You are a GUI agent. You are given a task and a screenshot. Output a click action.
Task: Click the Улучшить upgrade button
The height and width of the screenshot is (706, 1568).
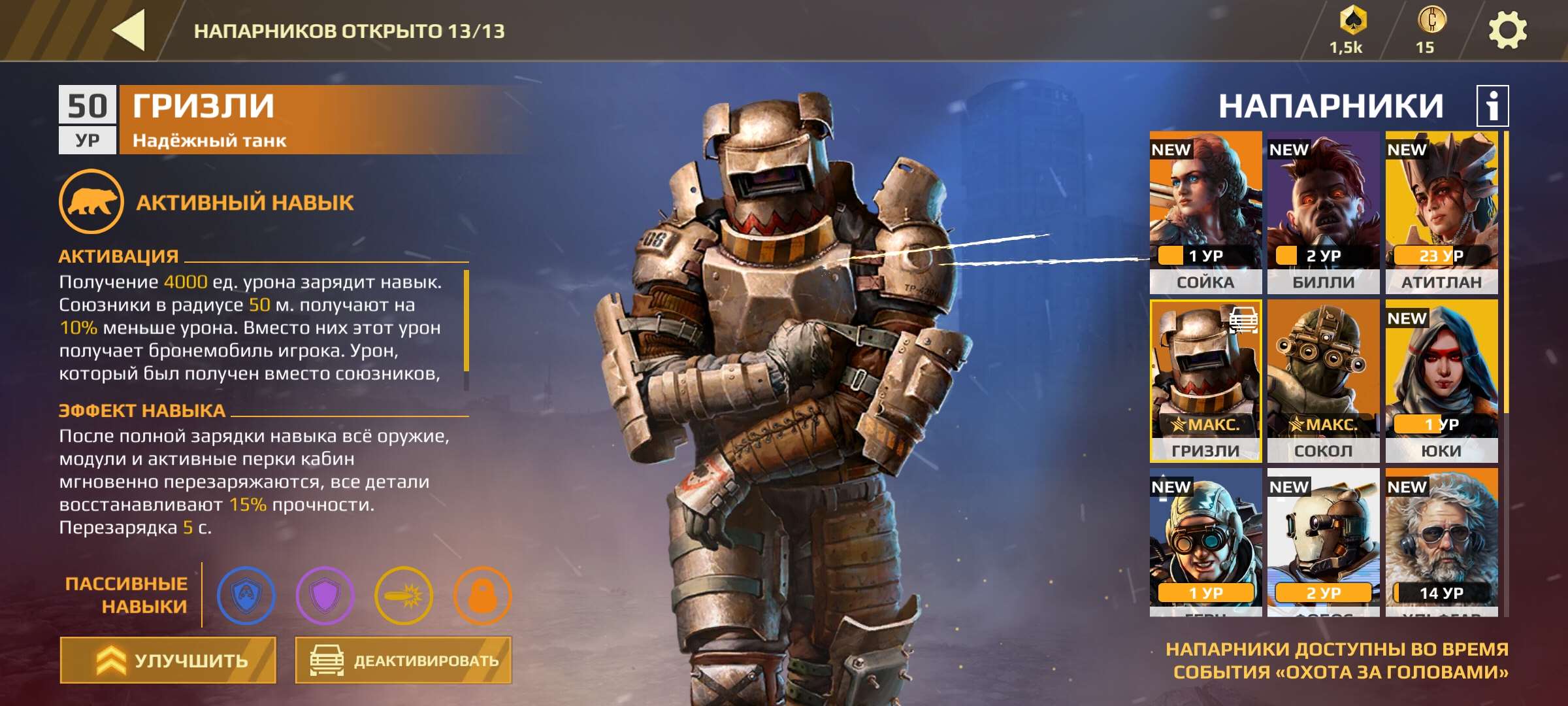tap(169, 660)
